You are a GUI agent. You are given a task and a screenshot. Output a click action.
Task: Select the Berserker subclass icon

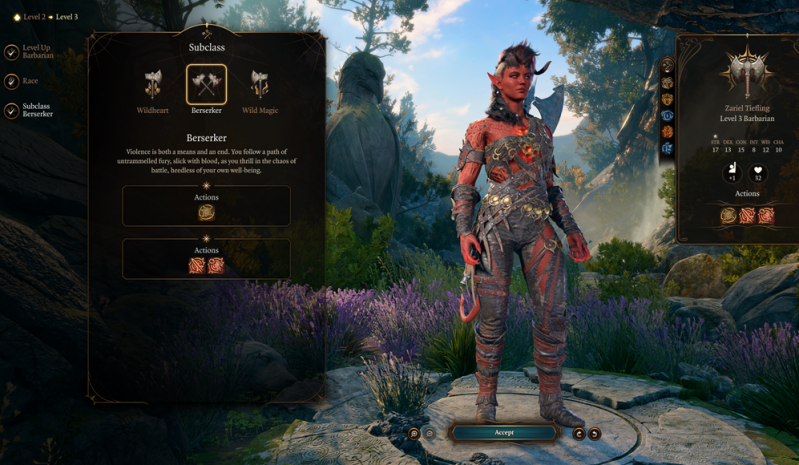(x=206, y=85)
